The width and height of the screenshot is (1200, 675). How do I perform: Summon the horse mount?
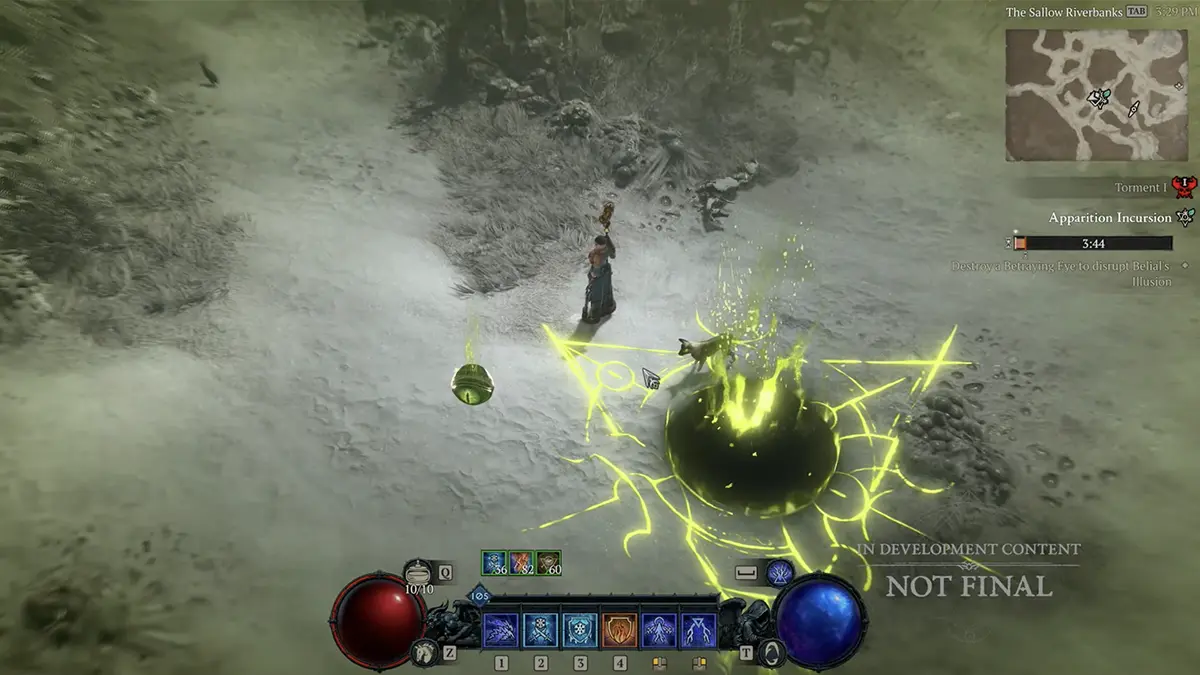(x=423, y=652)
